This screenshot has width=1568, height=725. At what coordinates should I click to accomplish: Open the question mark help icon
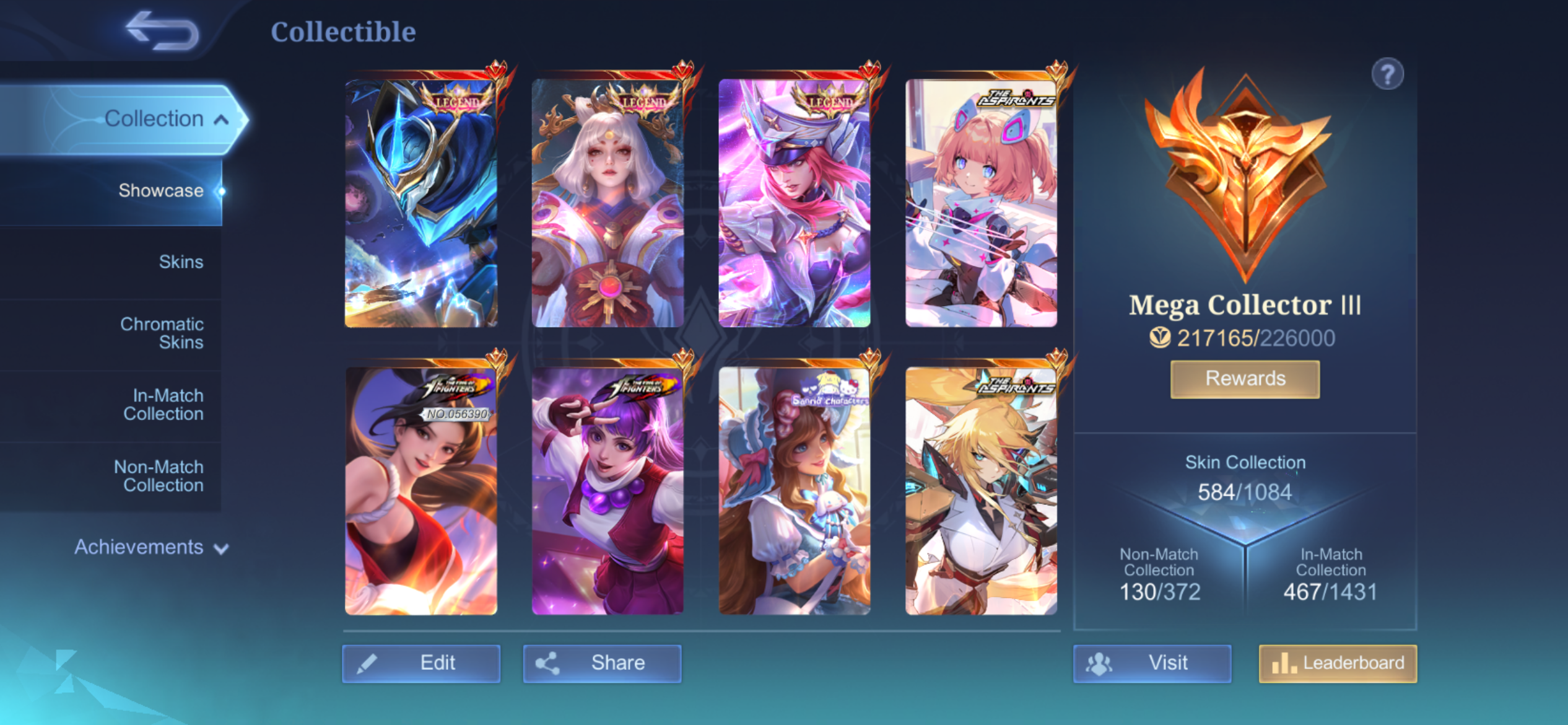tap(1387, 74)
